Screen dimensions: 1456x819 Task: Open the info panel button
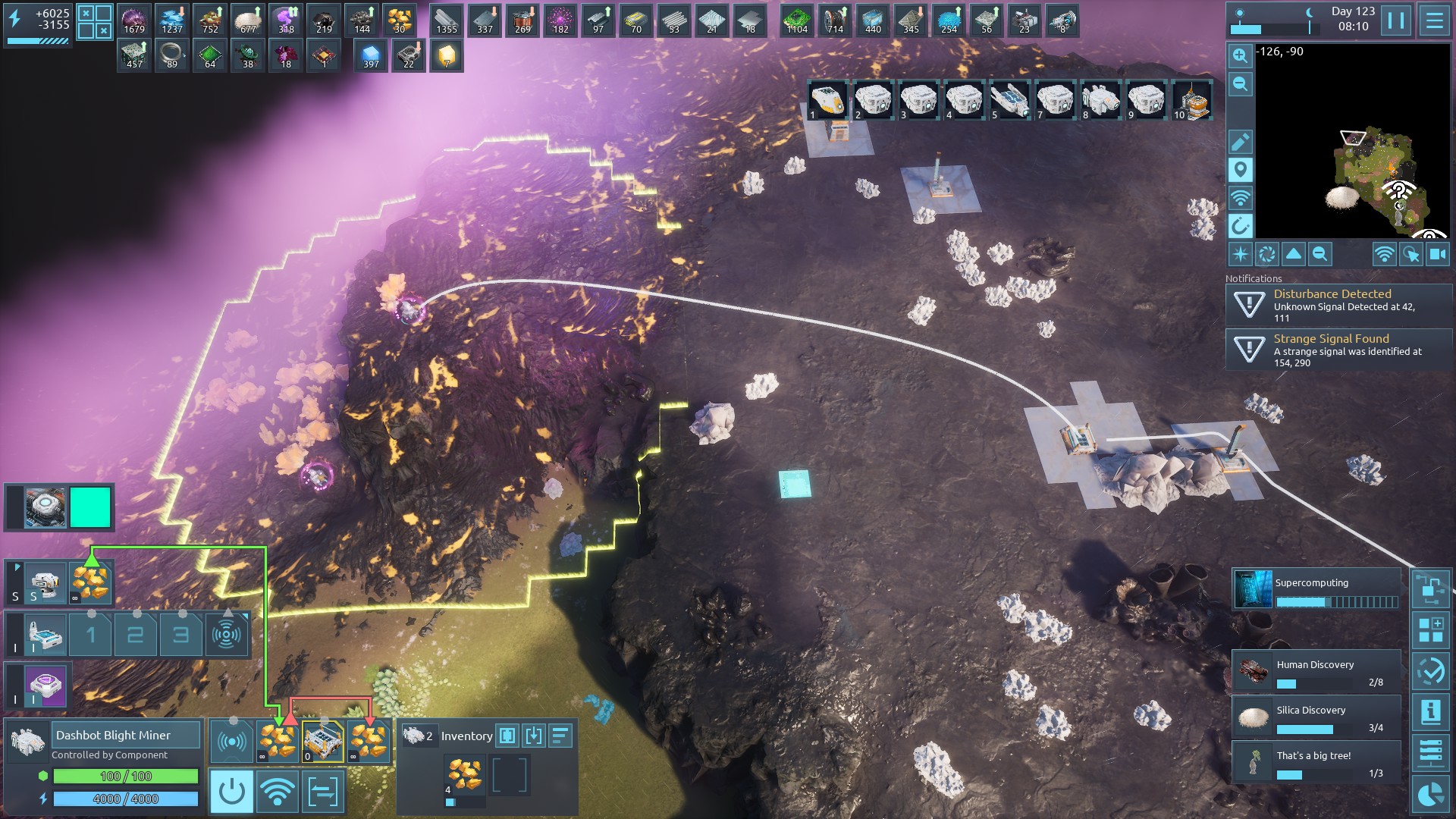point(1430,711)
